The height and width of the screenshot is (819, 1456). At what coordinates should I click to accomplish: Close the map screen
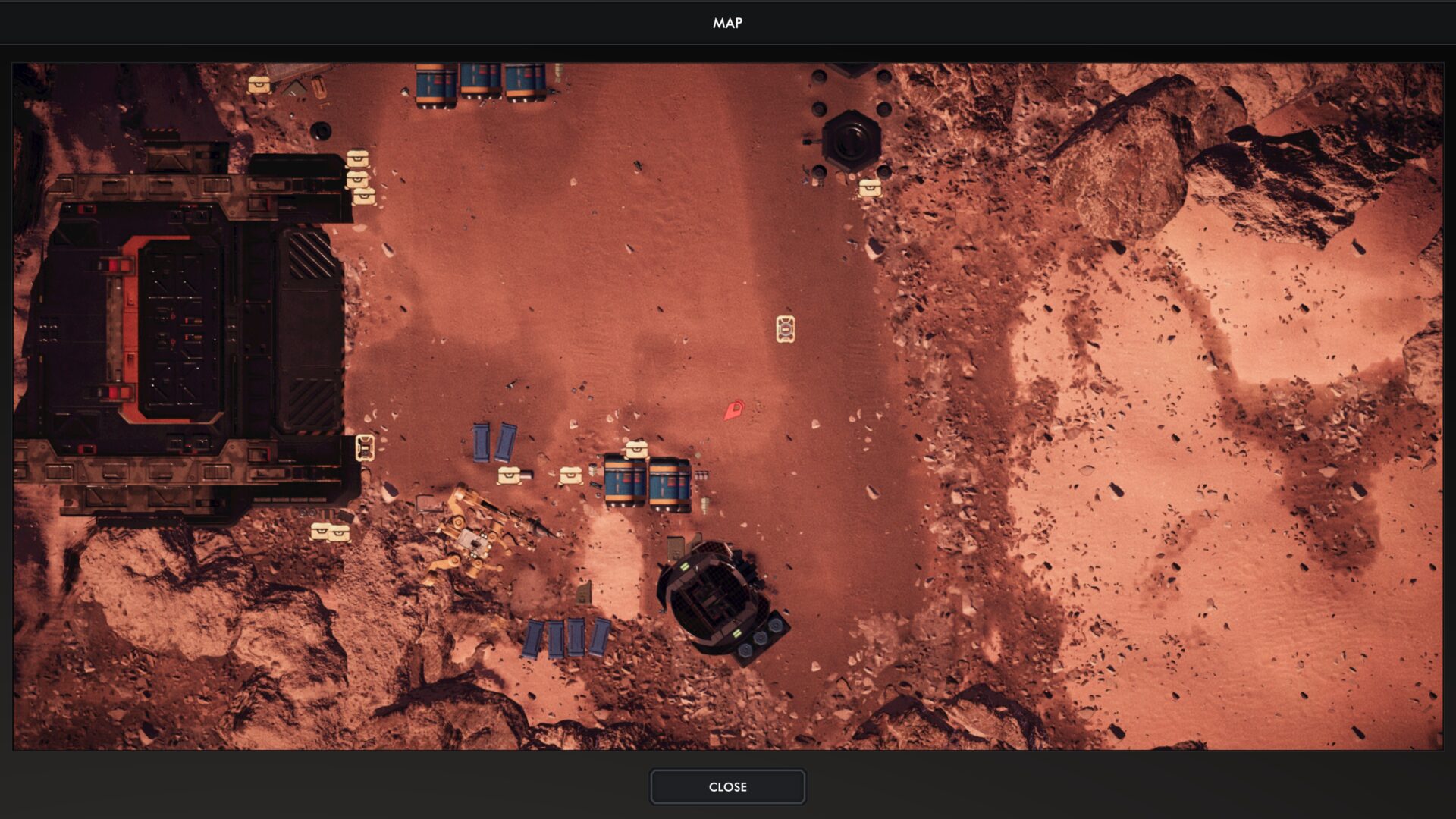point(727,787)
